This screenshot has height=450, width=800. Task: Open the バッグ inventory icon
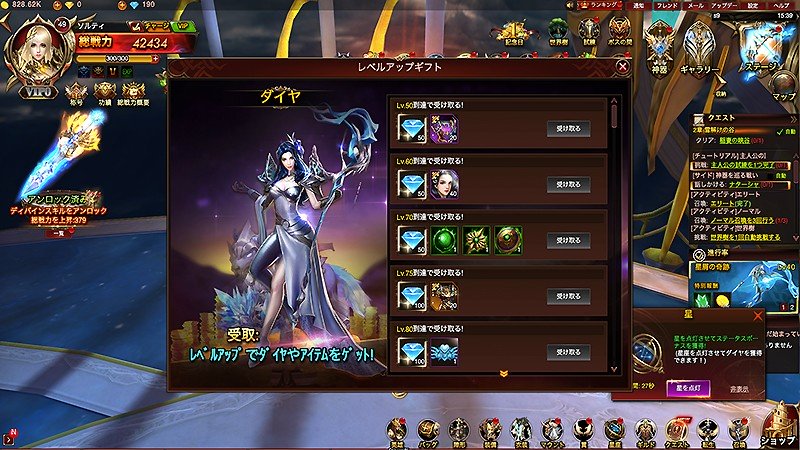click(428, 431)
